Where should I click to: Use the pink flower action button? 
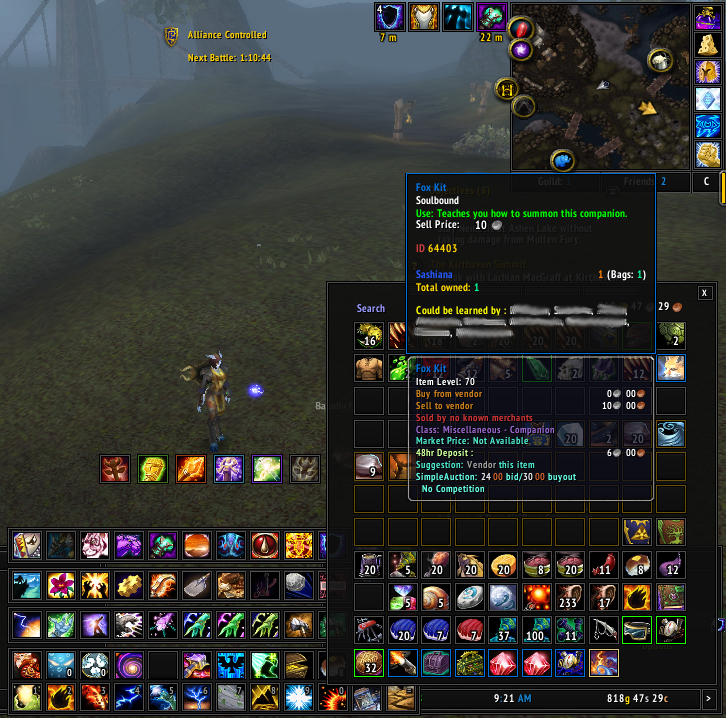pos(60,584)
